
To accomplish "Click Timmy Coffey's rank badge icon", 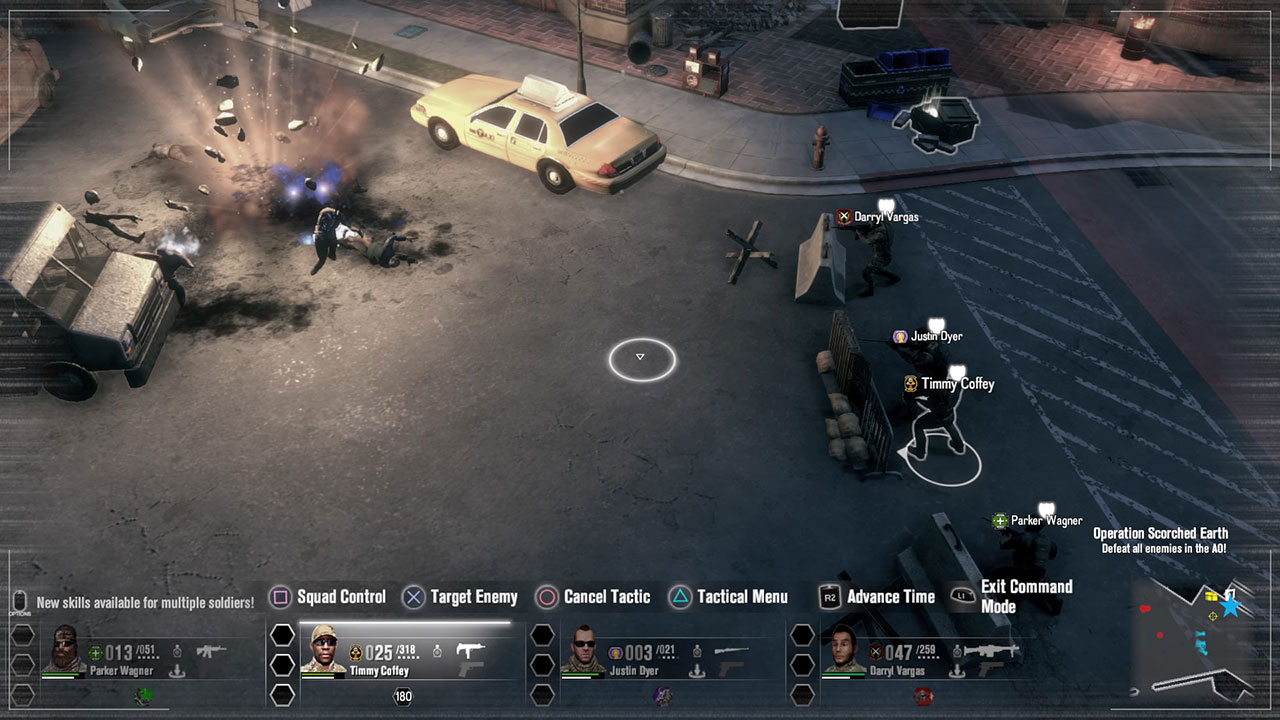I will click(356, 649).
